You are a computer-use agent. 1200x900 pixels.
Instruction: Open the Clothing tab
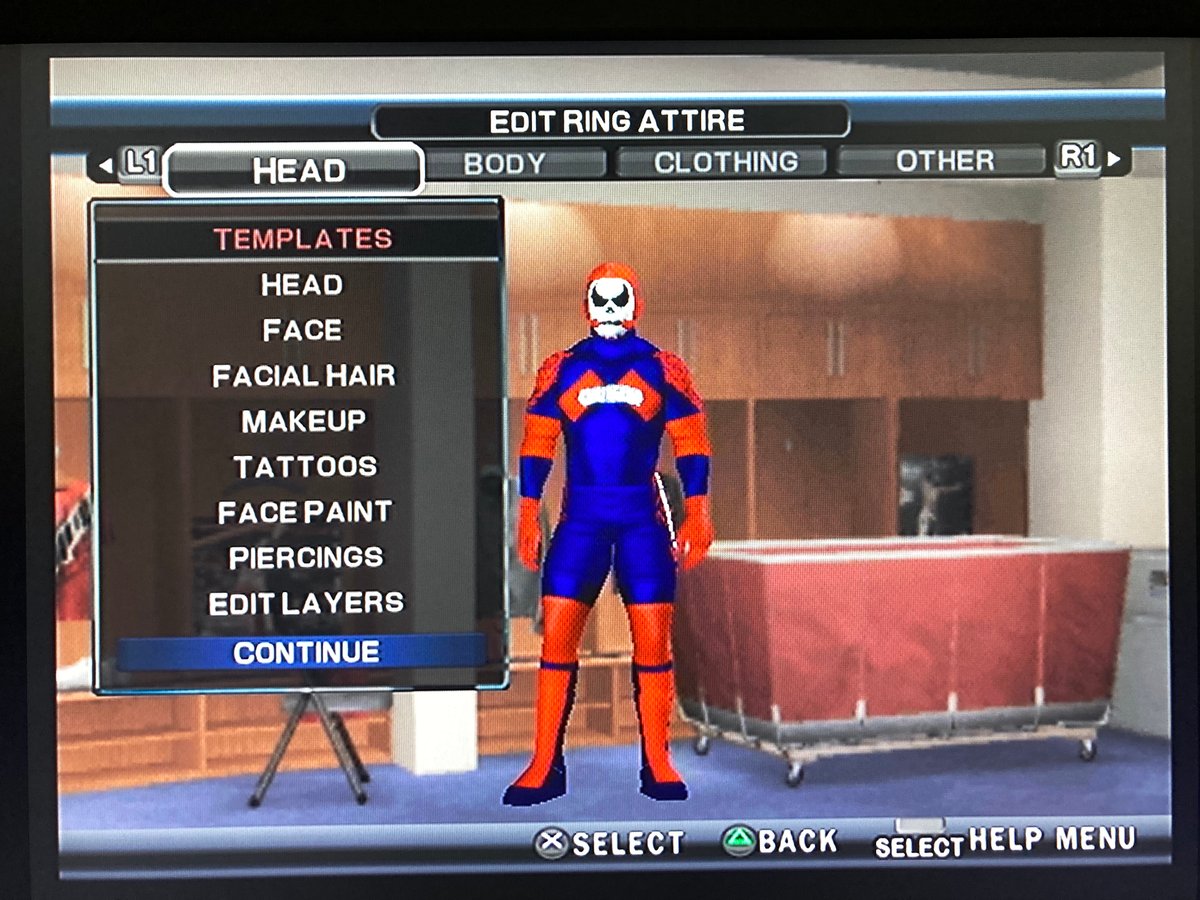726,162
